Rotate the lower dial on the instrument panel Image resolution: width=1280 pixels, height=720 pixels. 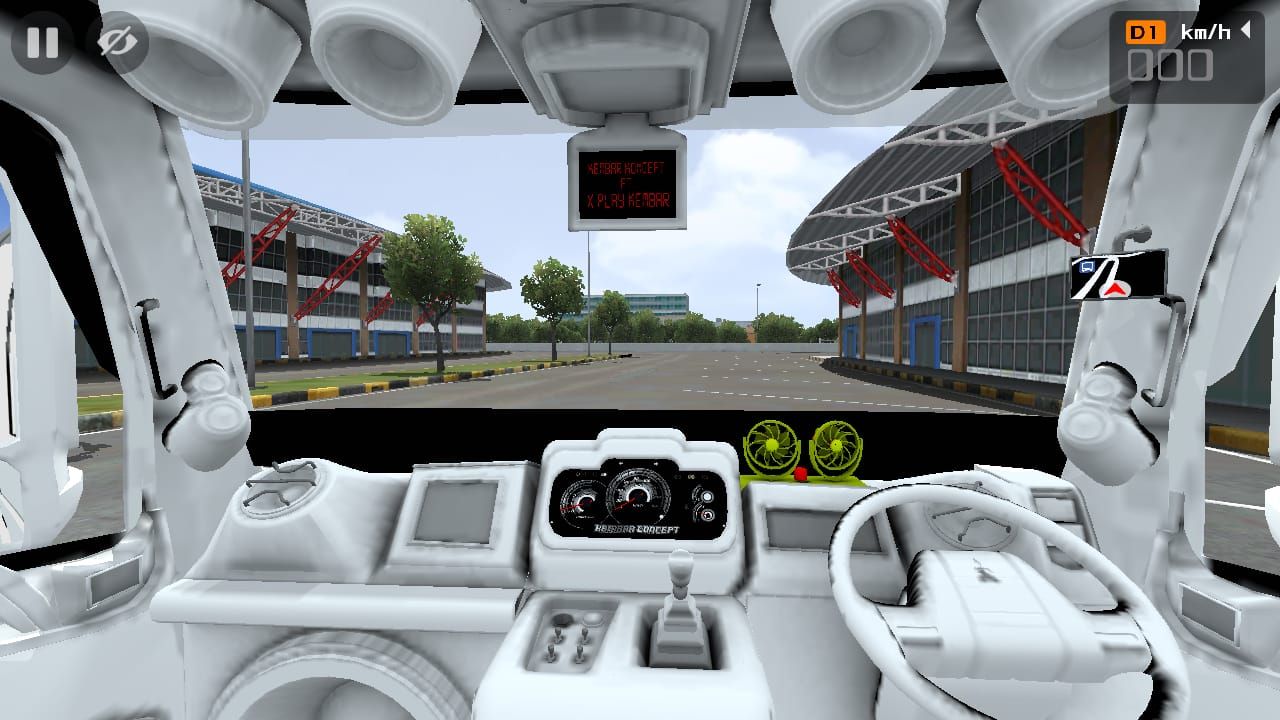click(x=708, y=513)
